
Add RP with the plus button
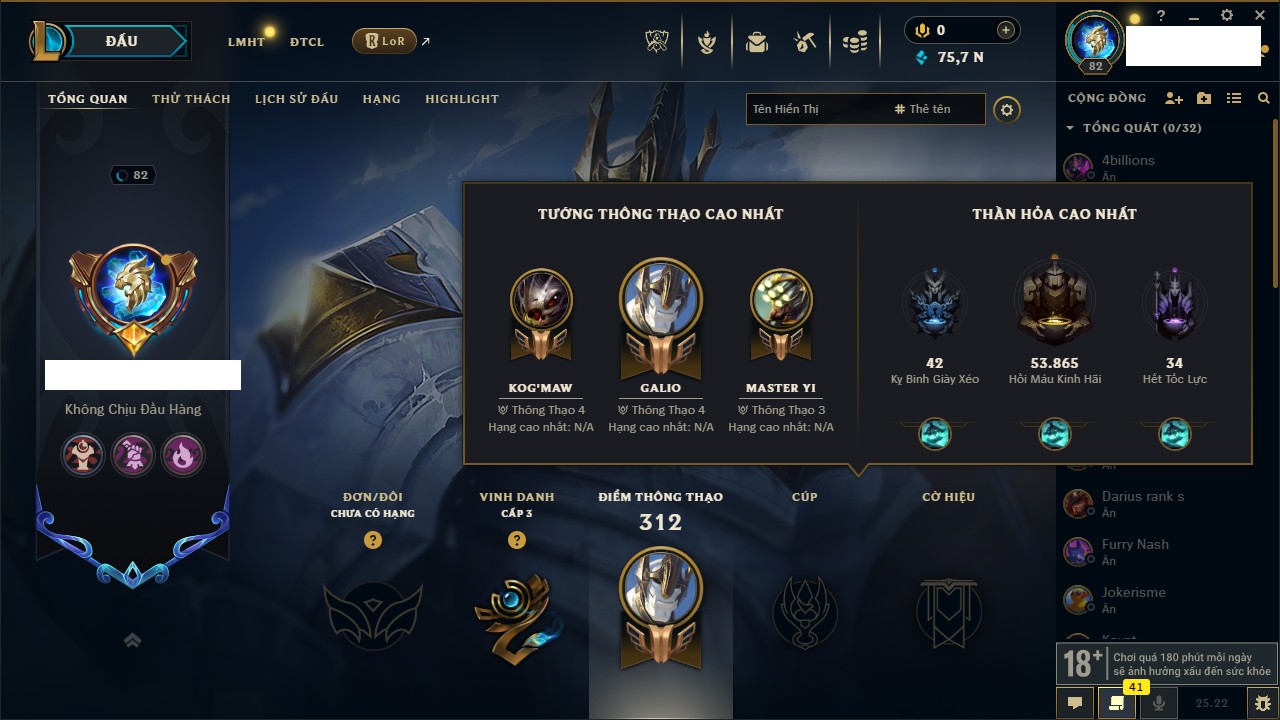[x=1006, y=31]
